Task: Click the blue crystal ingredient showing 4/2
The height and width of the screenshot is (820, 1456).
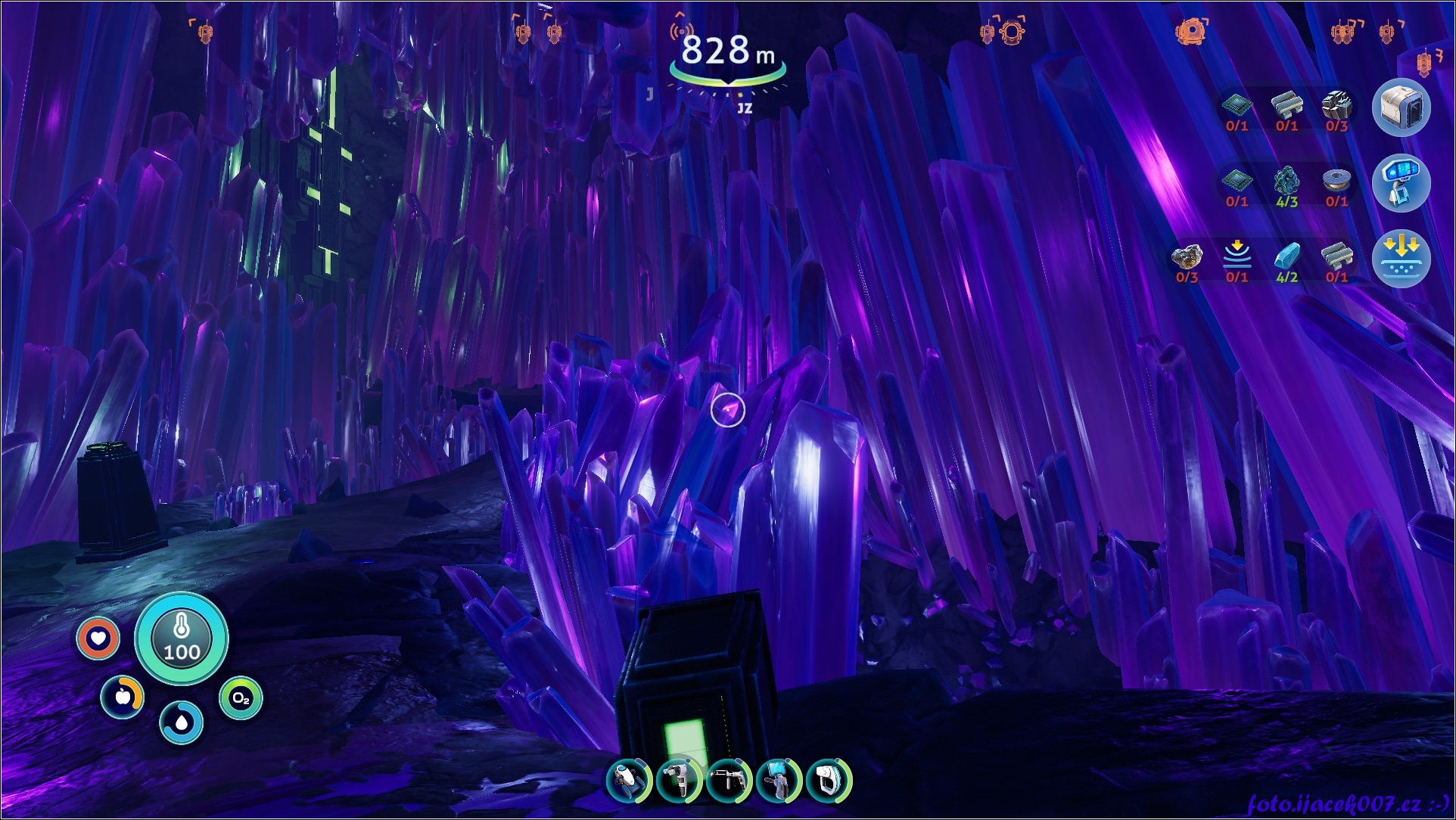Action: tap(1286, 257)
